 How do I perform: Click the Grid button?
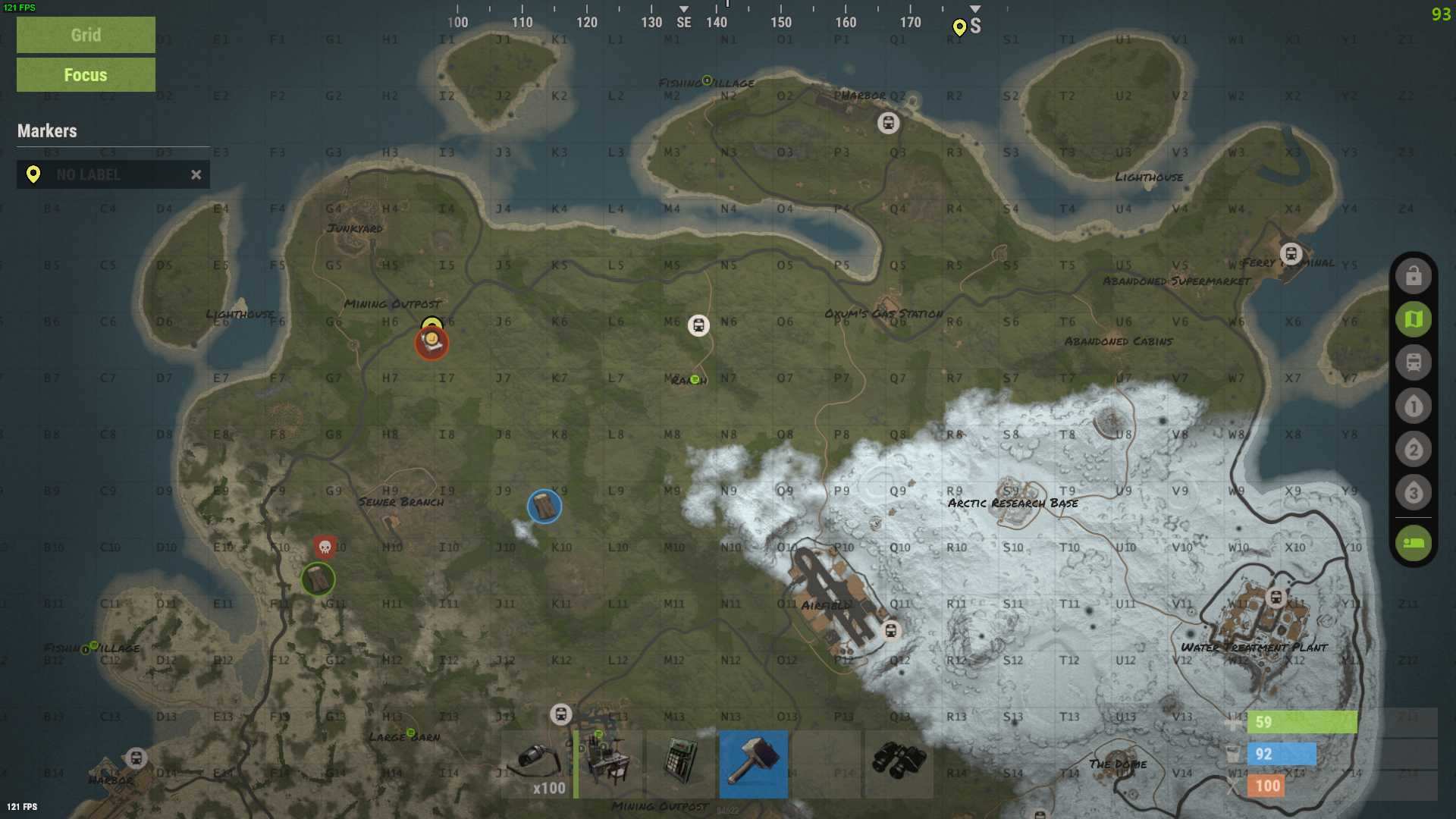pos(85,34)
